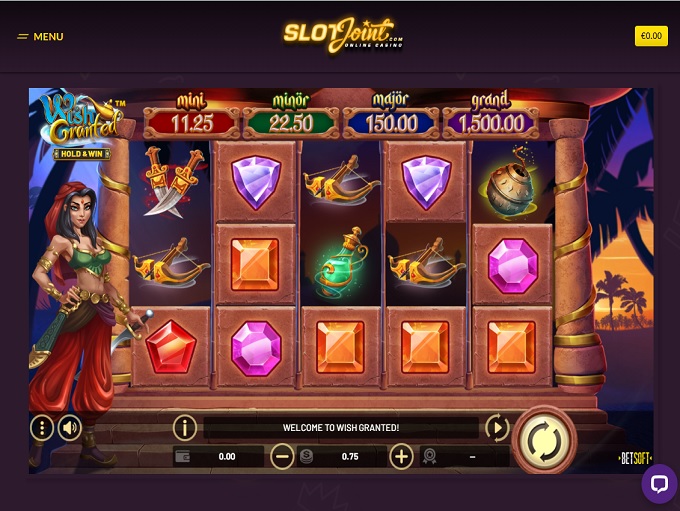The width and height of the screenshot is (680, 511).
Task: Show the game info paytable
Action: click(184, 428)
